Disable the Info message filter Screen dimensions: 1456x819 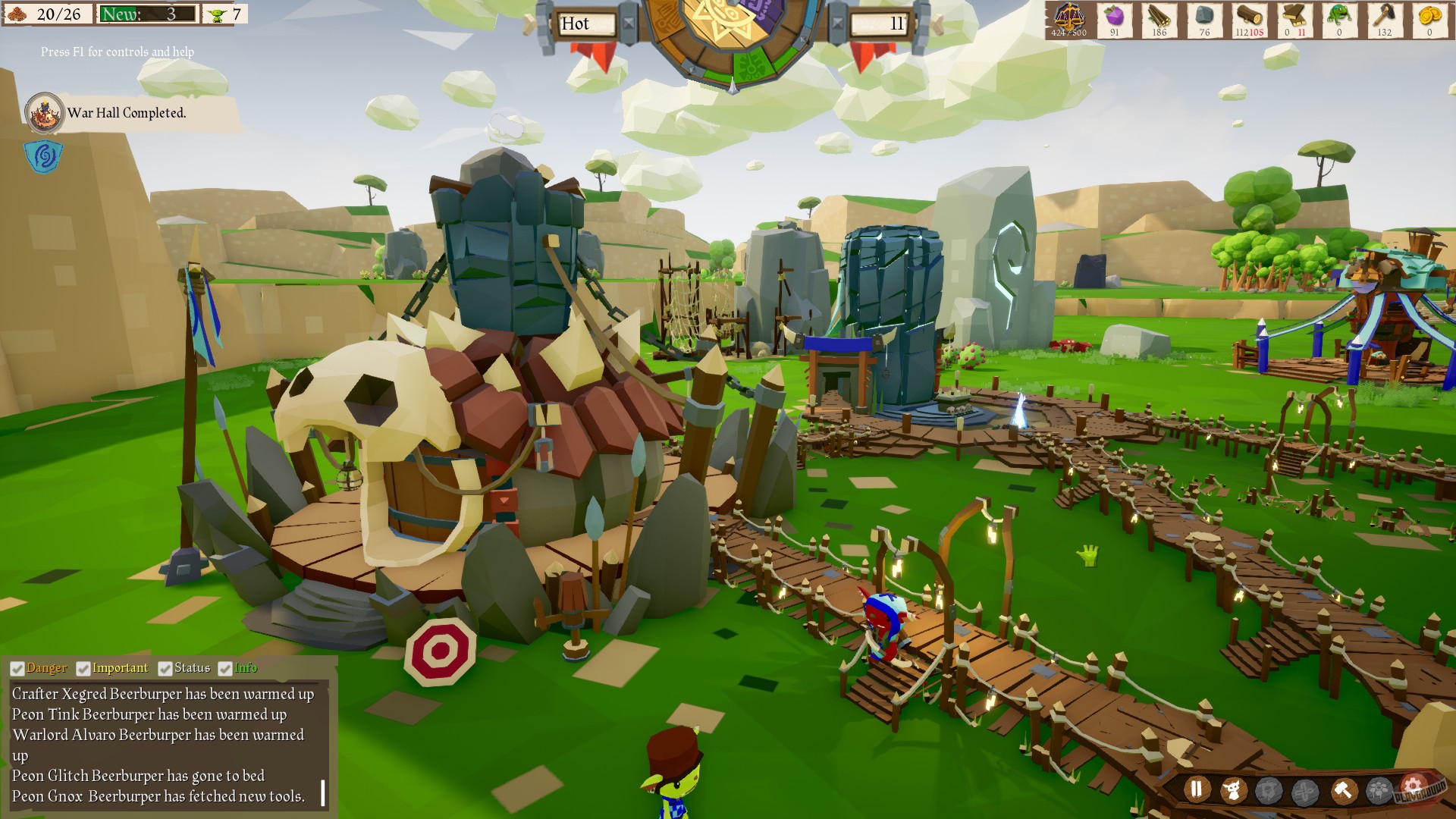tap(224, 668)
